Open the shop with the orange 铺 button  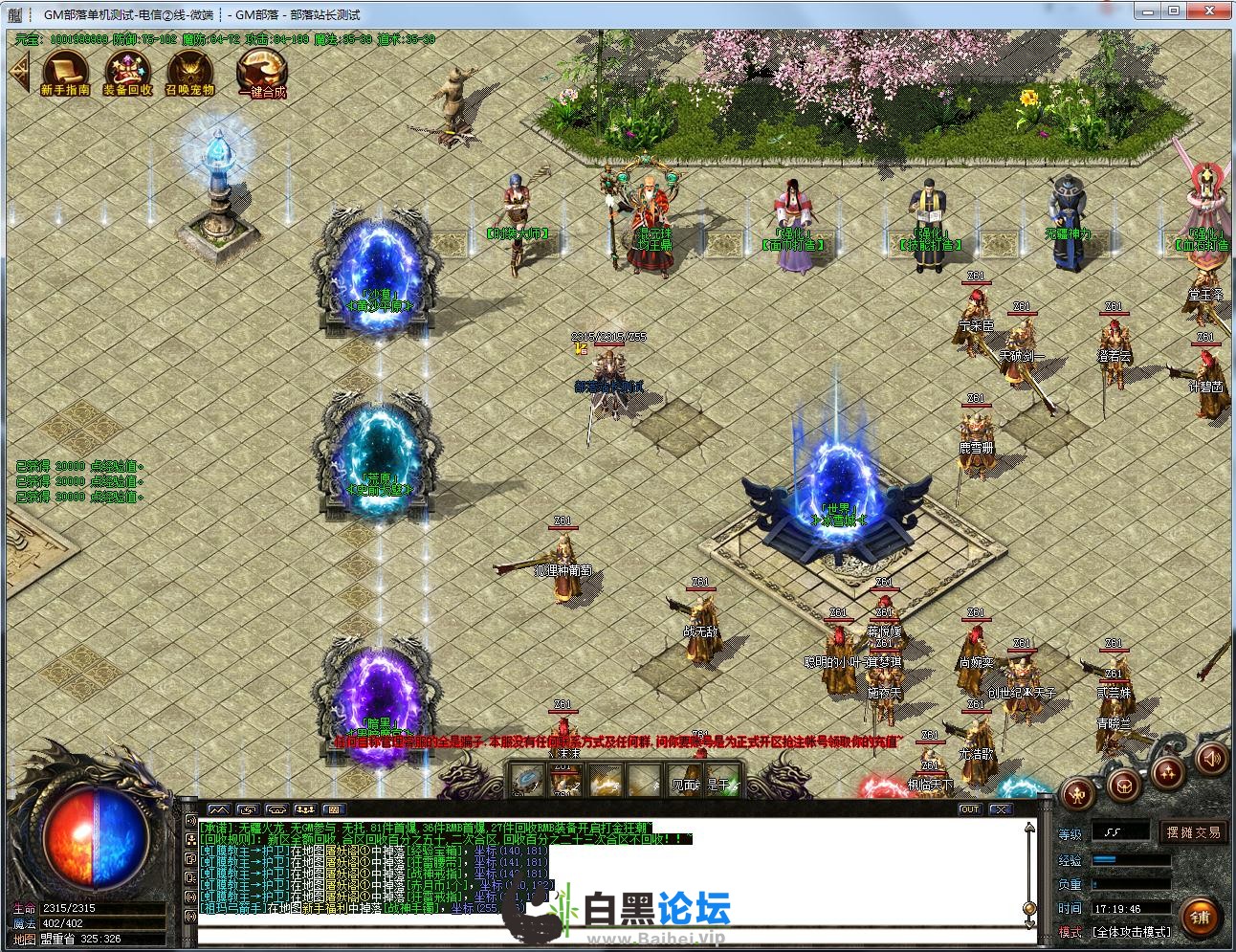coord(1201,917)
